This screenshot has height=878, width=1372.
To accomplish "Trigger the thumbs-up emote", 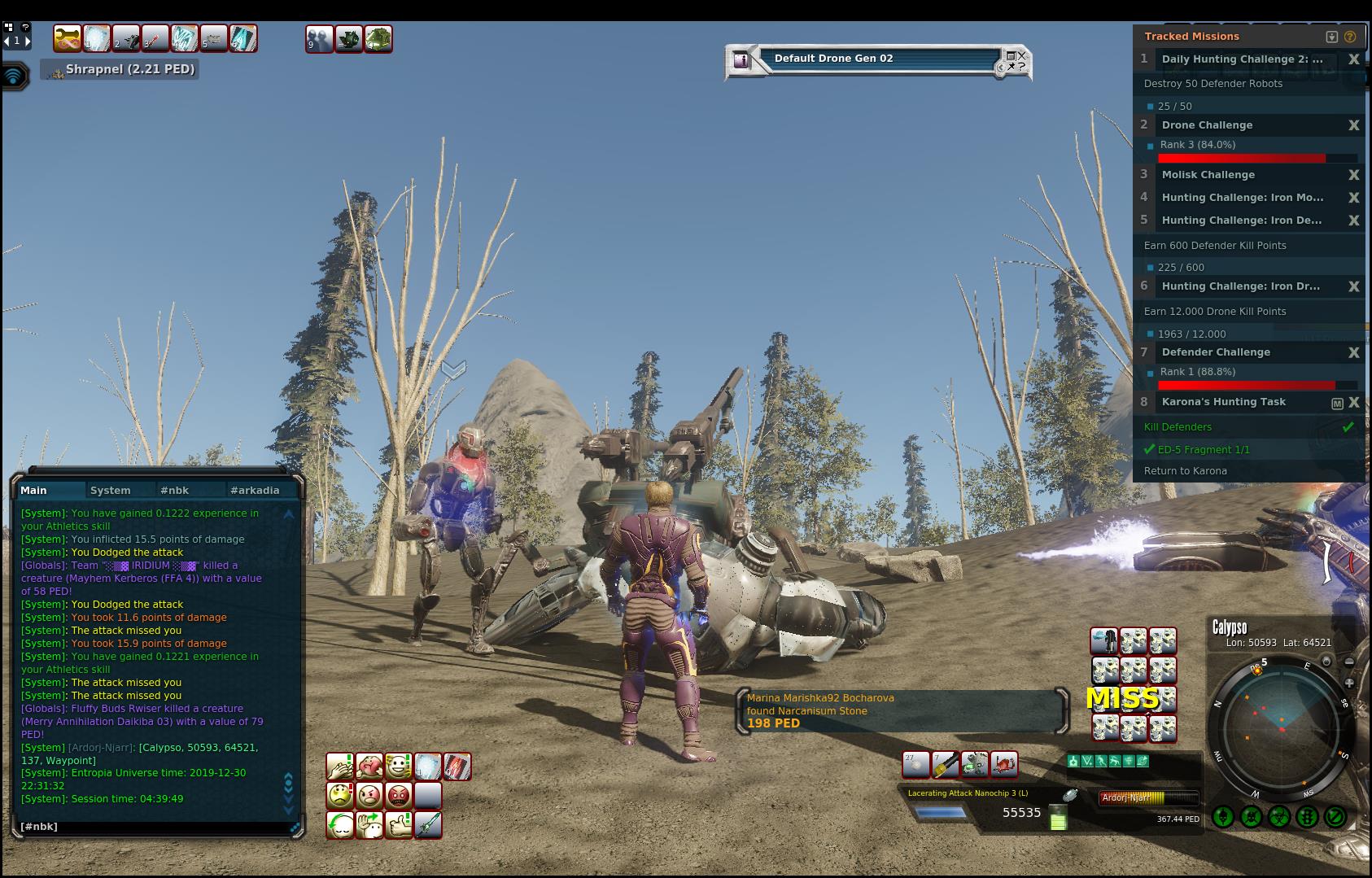I will (x=399, y=825).
